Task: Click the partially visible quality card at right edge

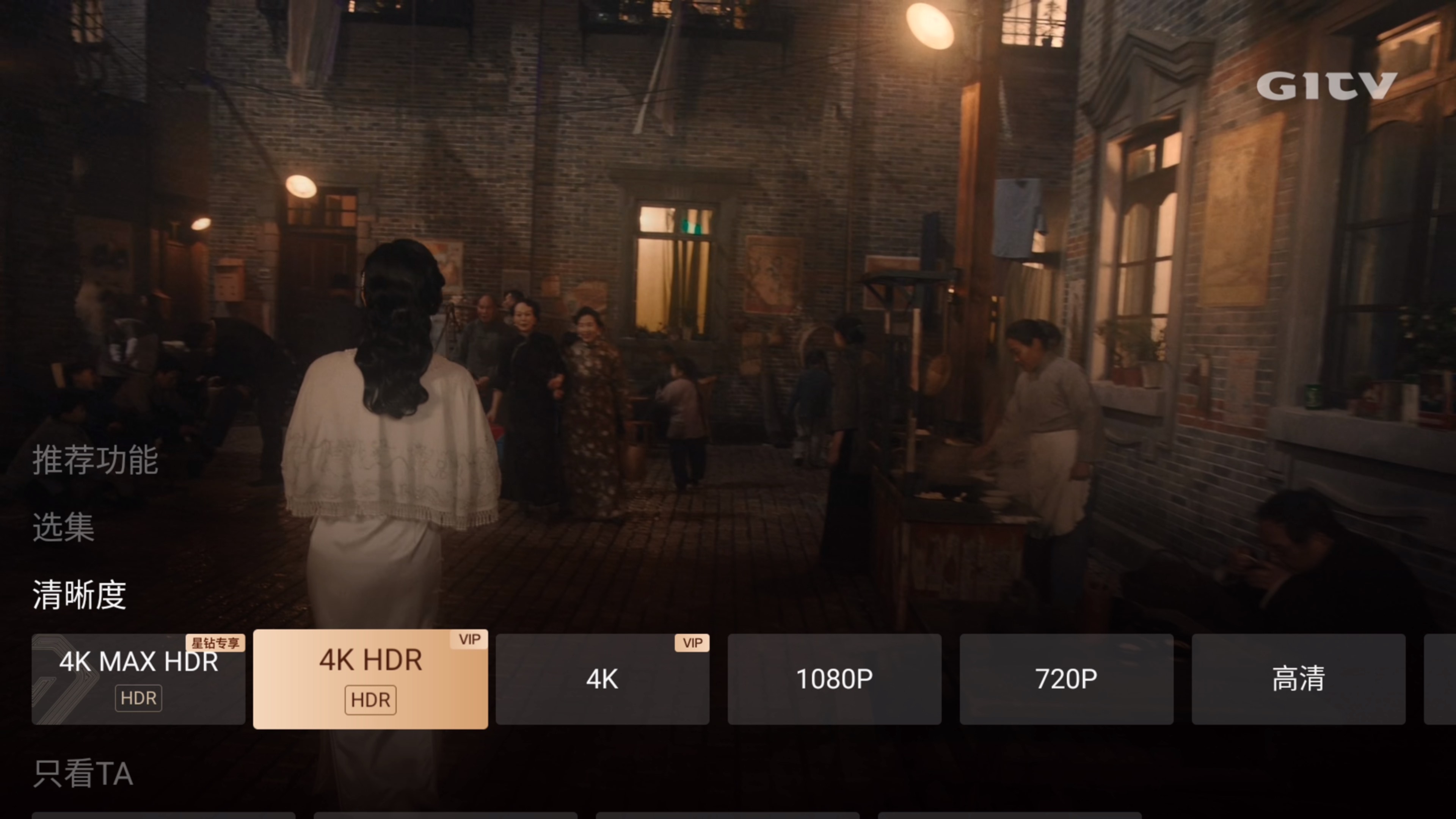Action: [1441, 679]
